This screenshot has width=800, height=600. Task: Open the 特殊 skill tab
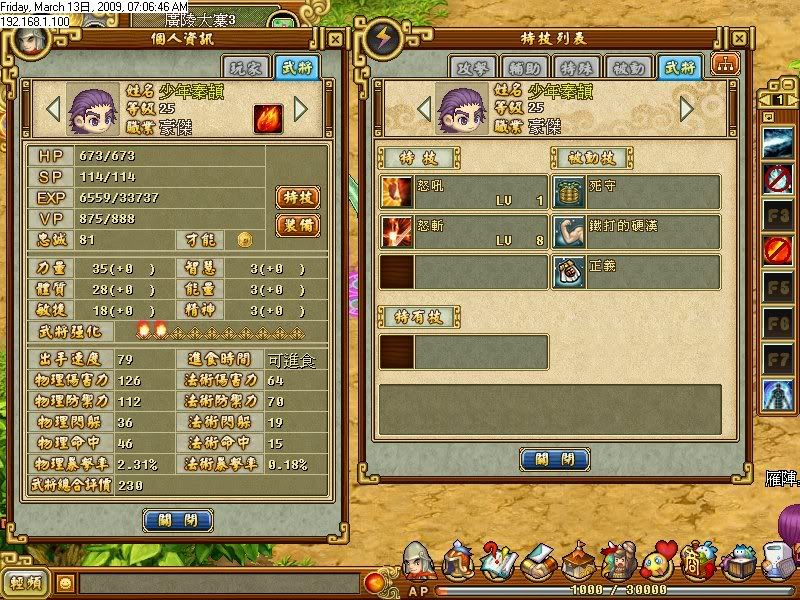tap(575, 67)
